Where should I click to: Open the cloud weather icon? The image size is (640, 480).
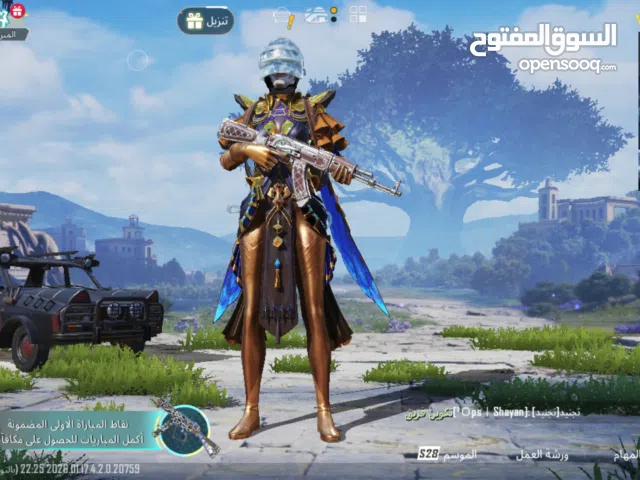click(x=316, y=16)
